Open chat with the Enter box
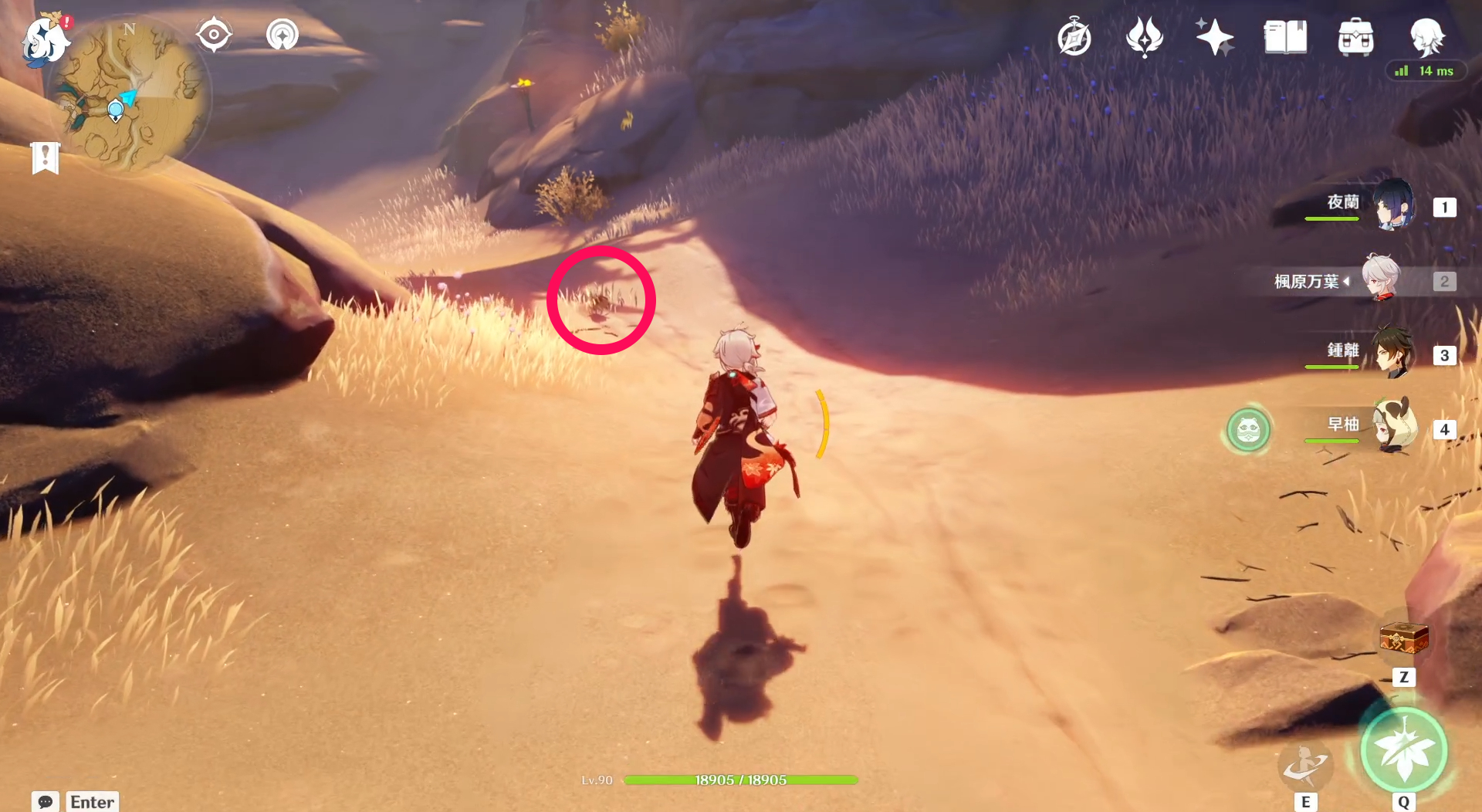This screenshot has height=812, width=1482. [x=91, y=802]
